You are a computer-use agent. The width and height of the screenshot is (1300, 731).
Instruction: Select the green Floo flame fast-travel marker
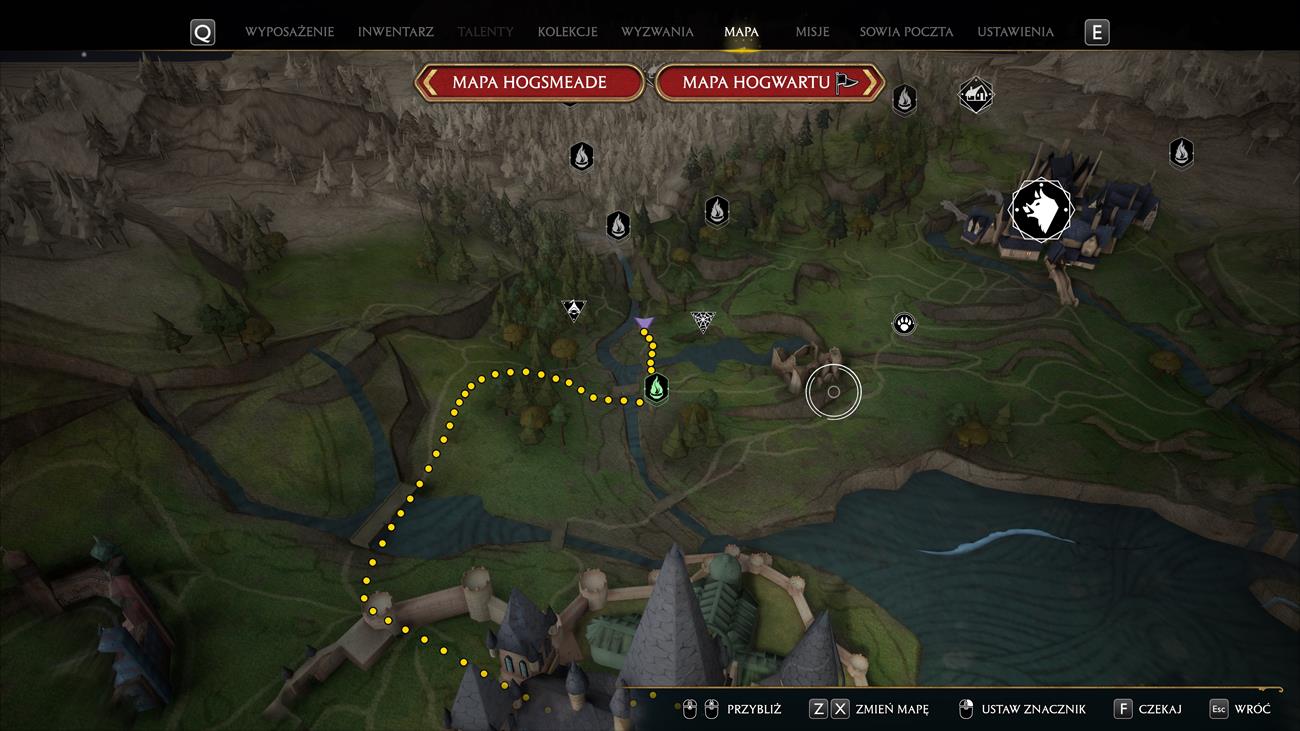[656, 388]
